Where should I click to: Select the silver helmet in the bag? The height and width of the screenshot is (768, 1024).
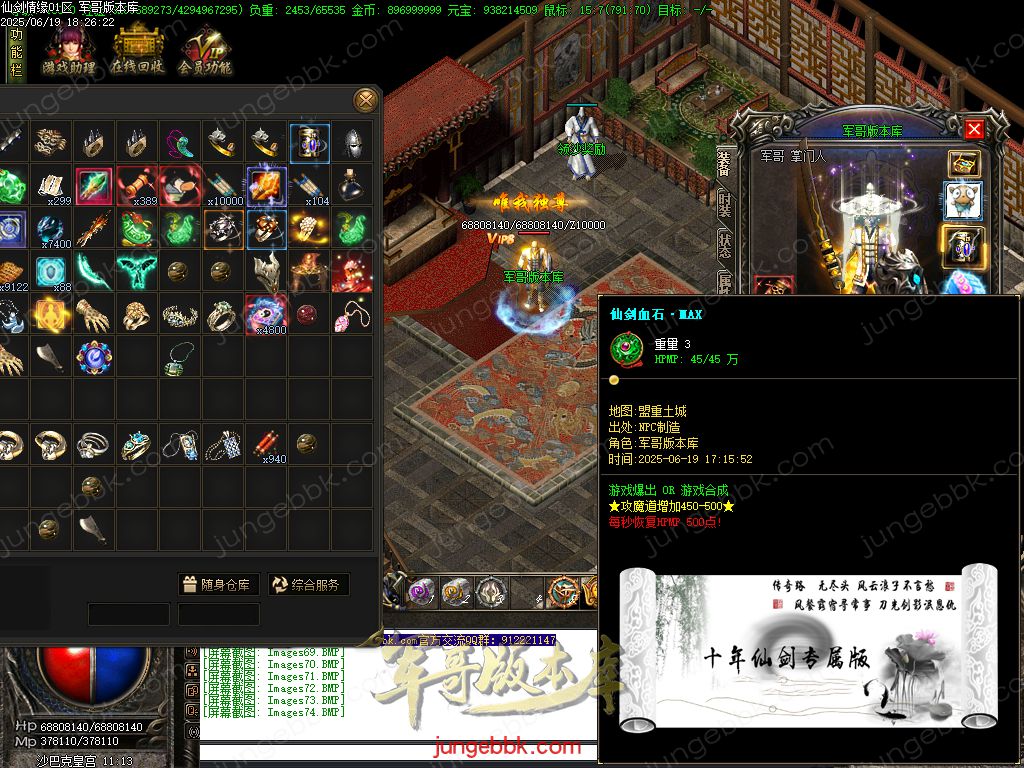coord(352,142)
